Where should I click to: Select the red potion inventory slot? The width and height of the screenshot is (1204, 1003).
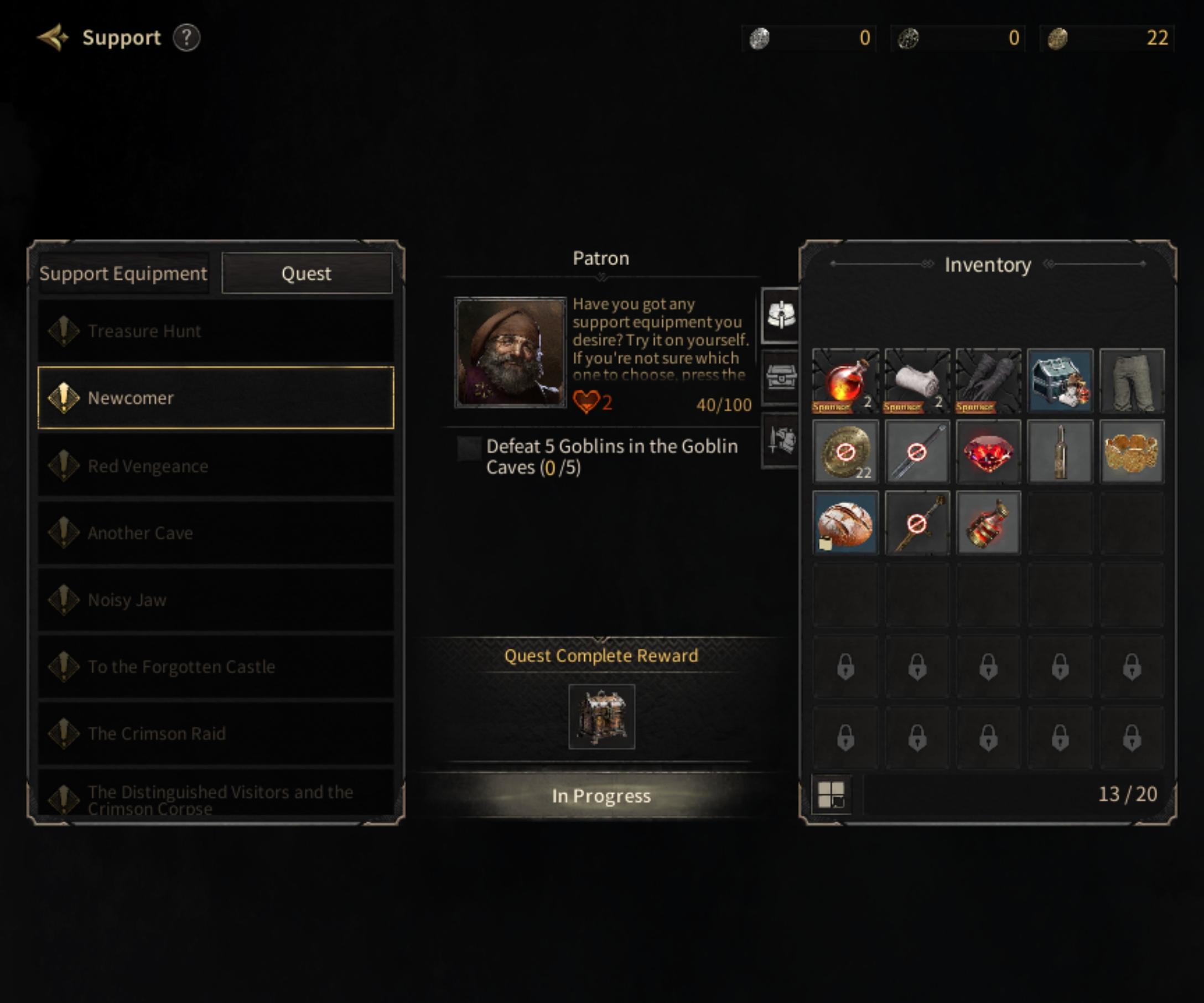[x=845, y=381]
